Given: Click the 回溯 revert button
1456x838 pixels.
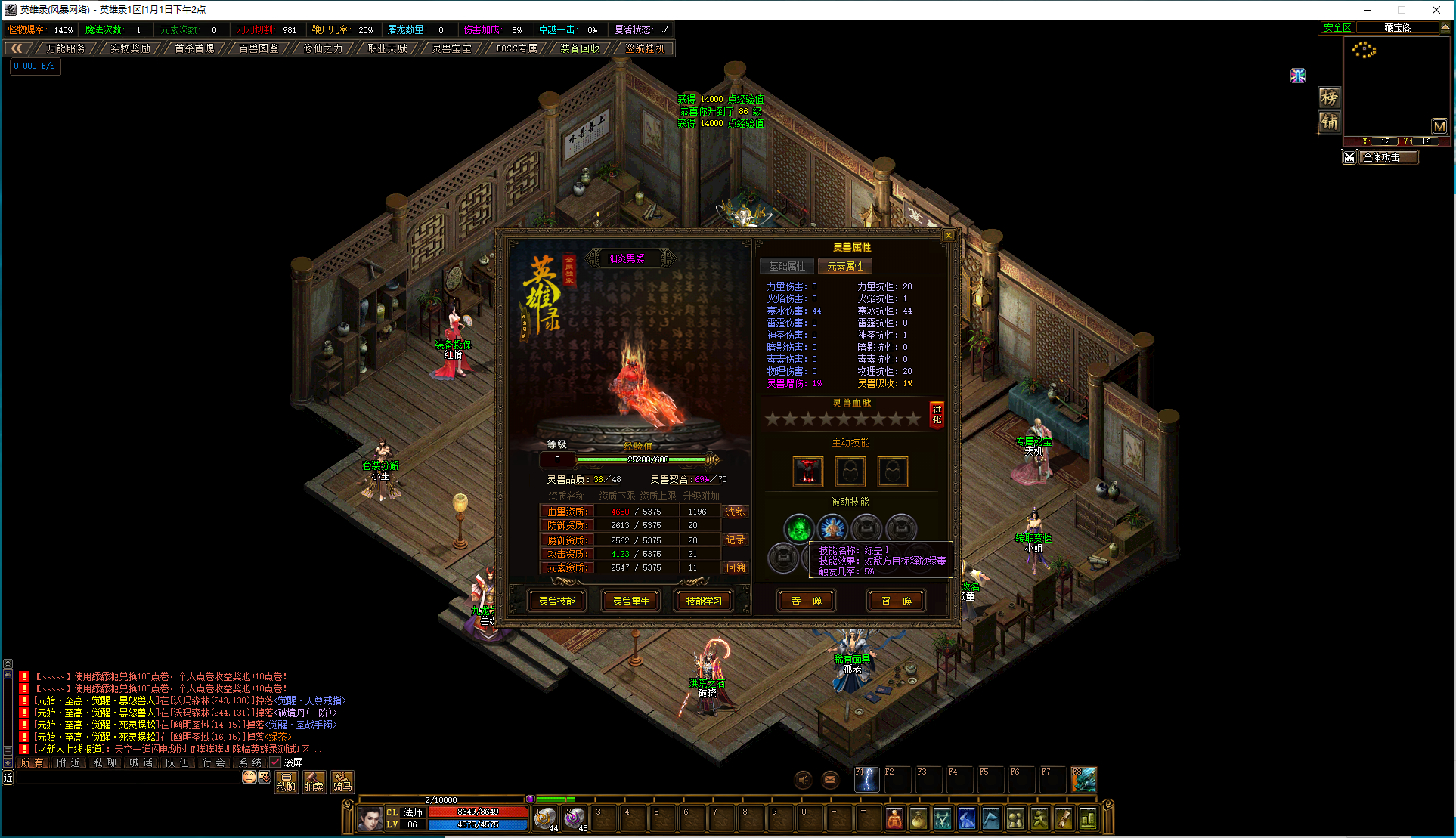Looking at the screenshot, I should tap(736, 567).
